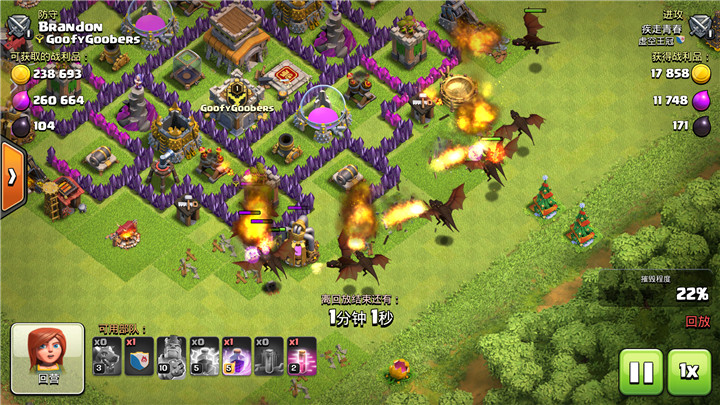This screenshot has width=720, height=405.
Task: Select the dragon troop slot
Action: pyautogui.click(x=107, y=356)
